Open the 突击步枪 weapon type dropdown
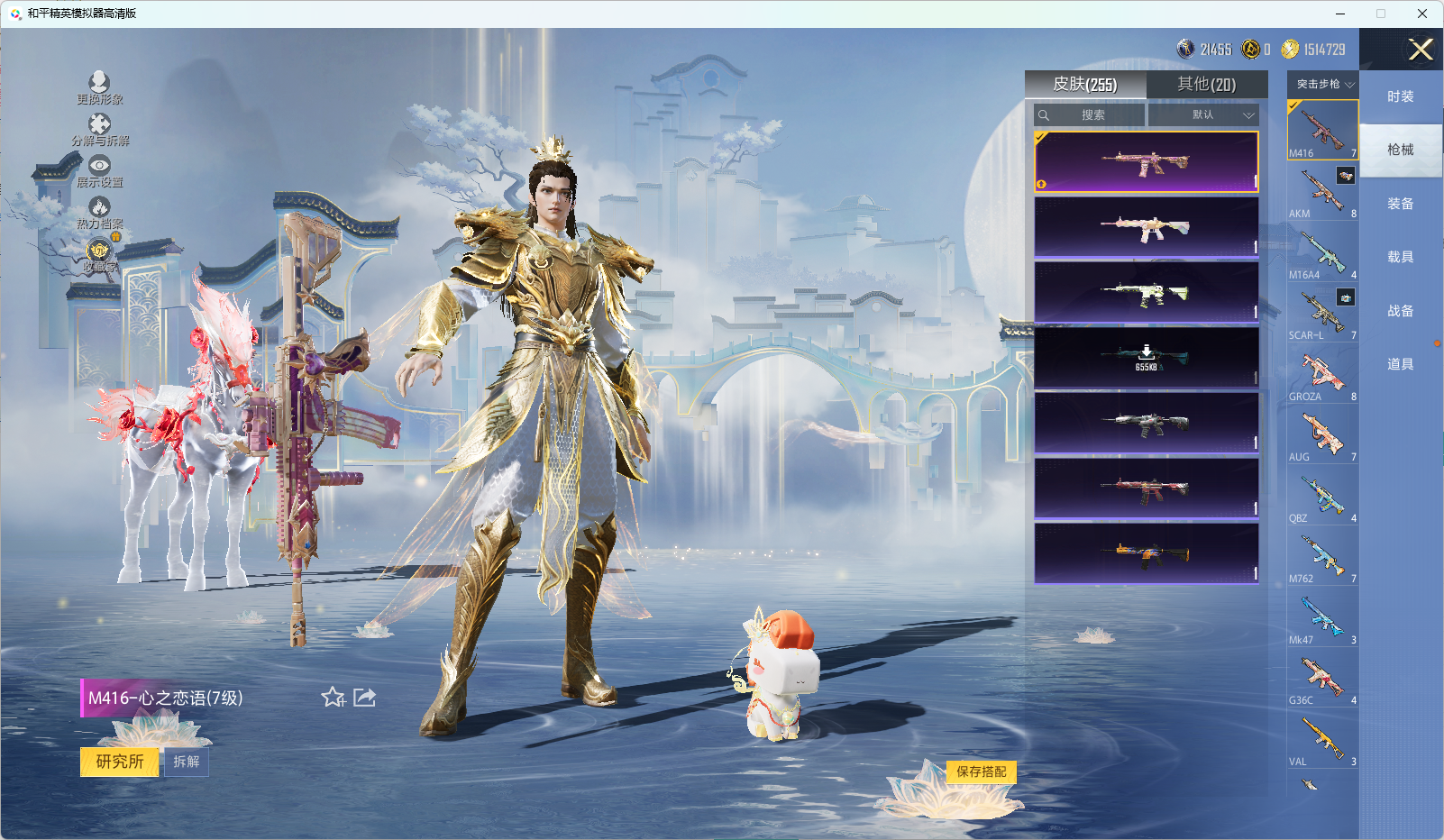This screenshot has width=1444, height=840. [1323, 84]
